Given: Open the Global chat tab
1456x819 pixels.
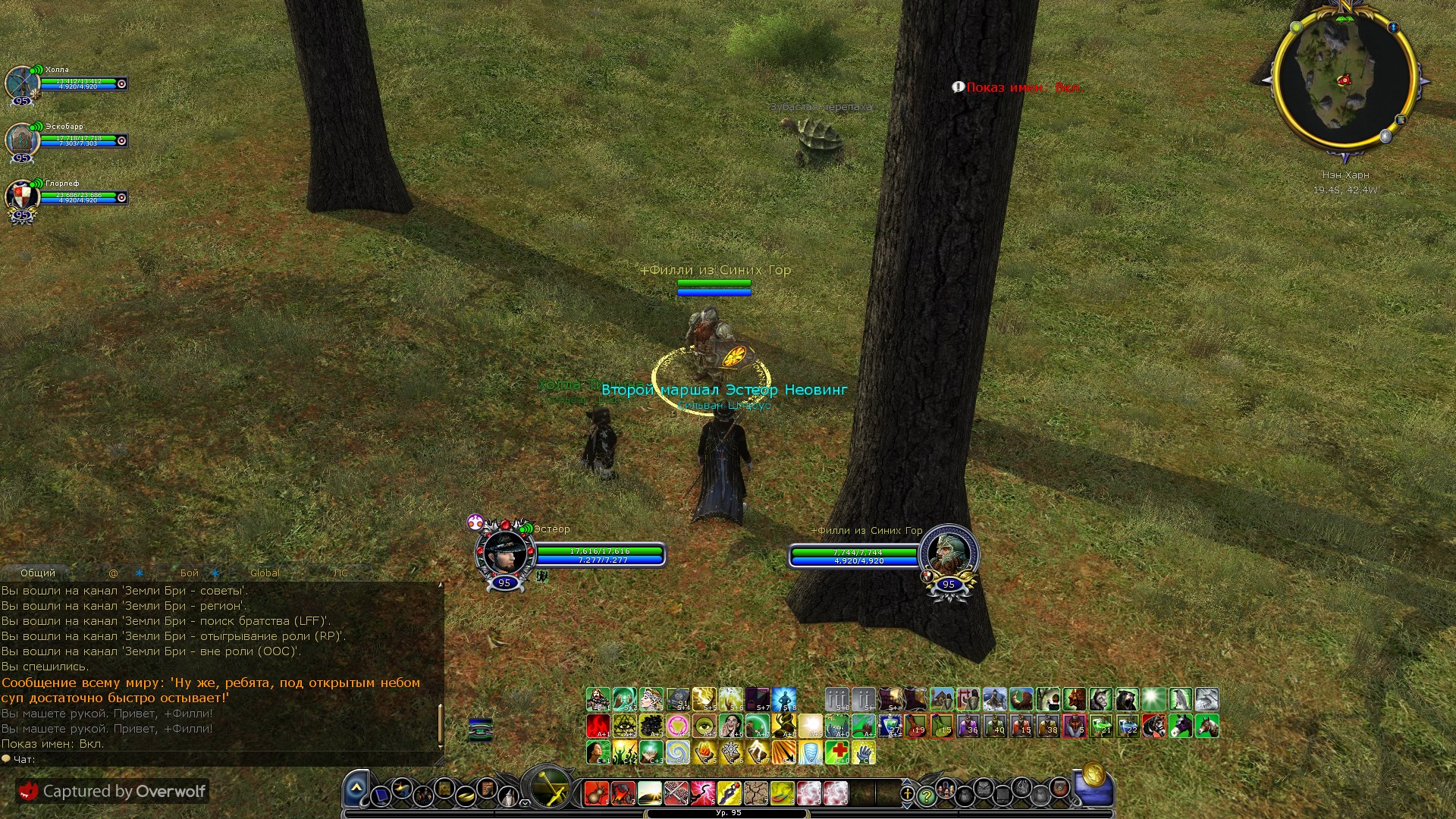Looking at the screenshot, I should (265, 573).
